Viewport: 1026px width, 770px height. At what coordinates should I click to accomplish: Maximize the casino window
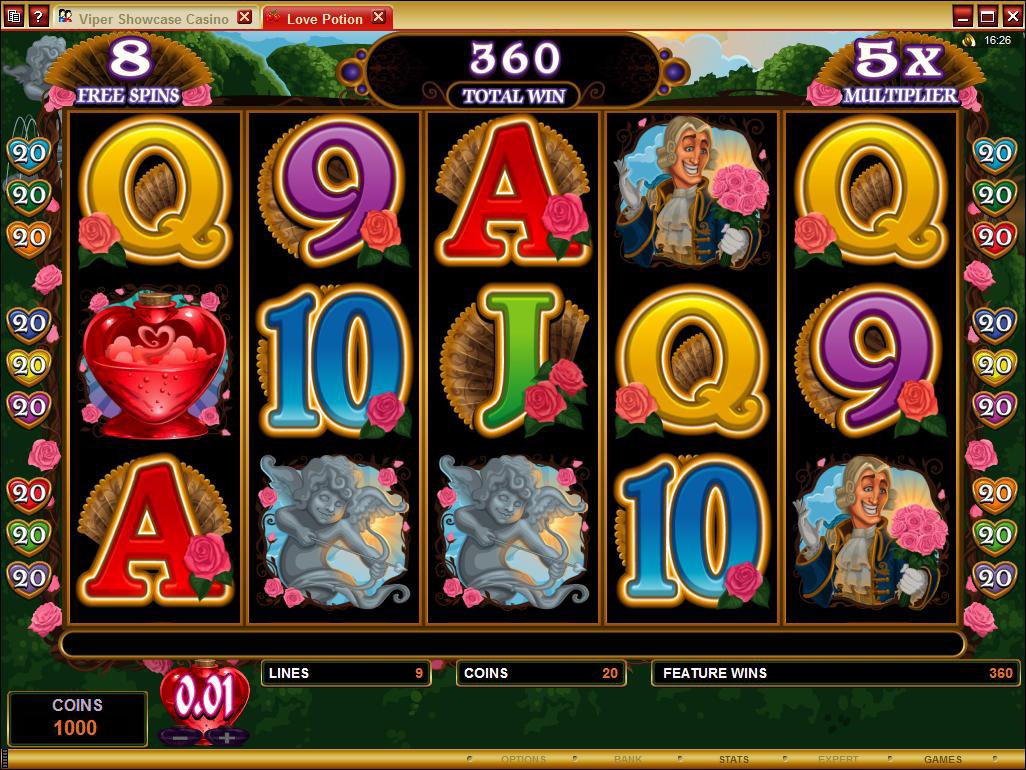point(987,16)
